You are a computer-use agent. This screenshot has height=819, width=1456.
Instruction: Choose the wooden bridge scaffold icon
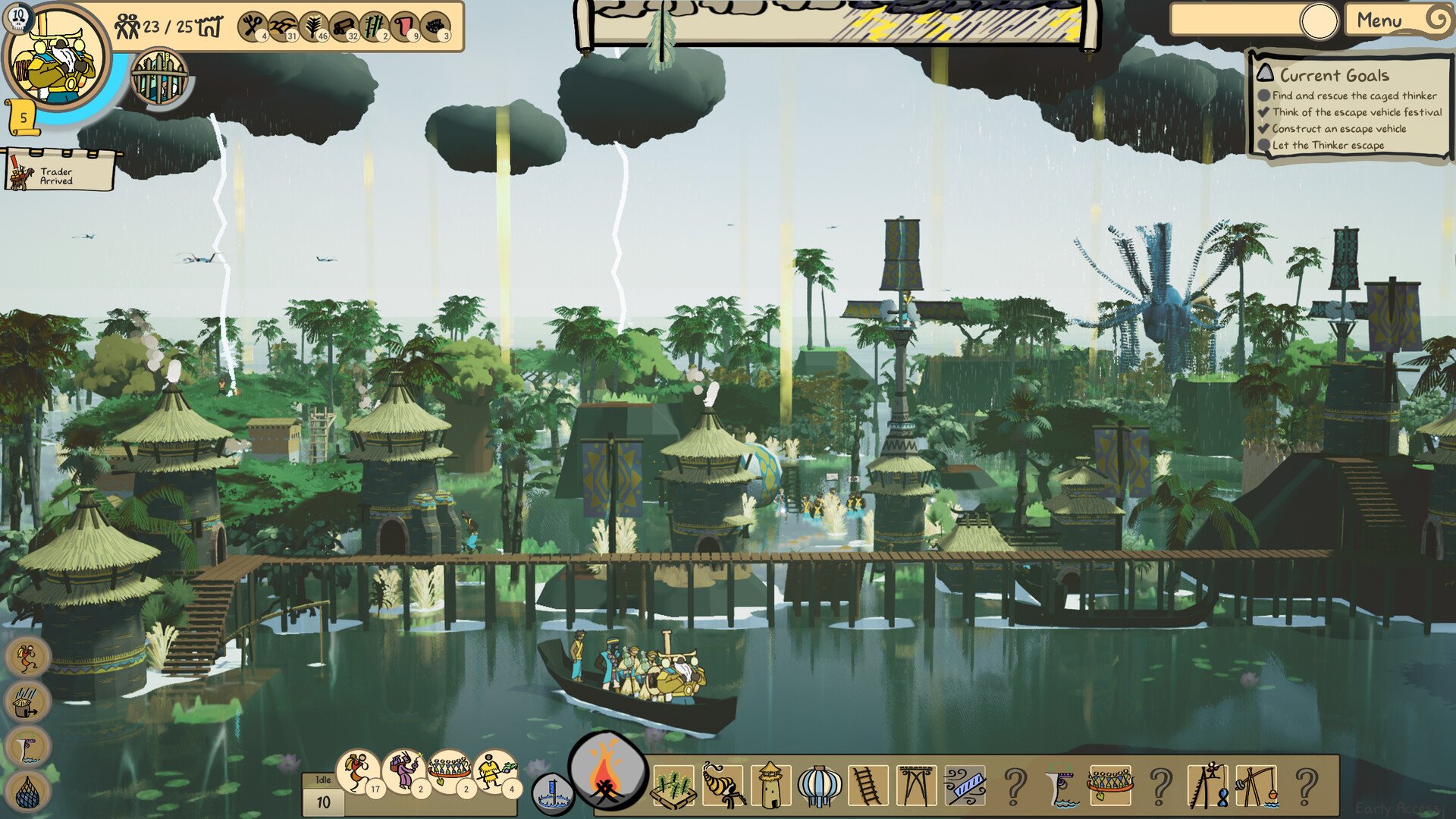(916, 786)
